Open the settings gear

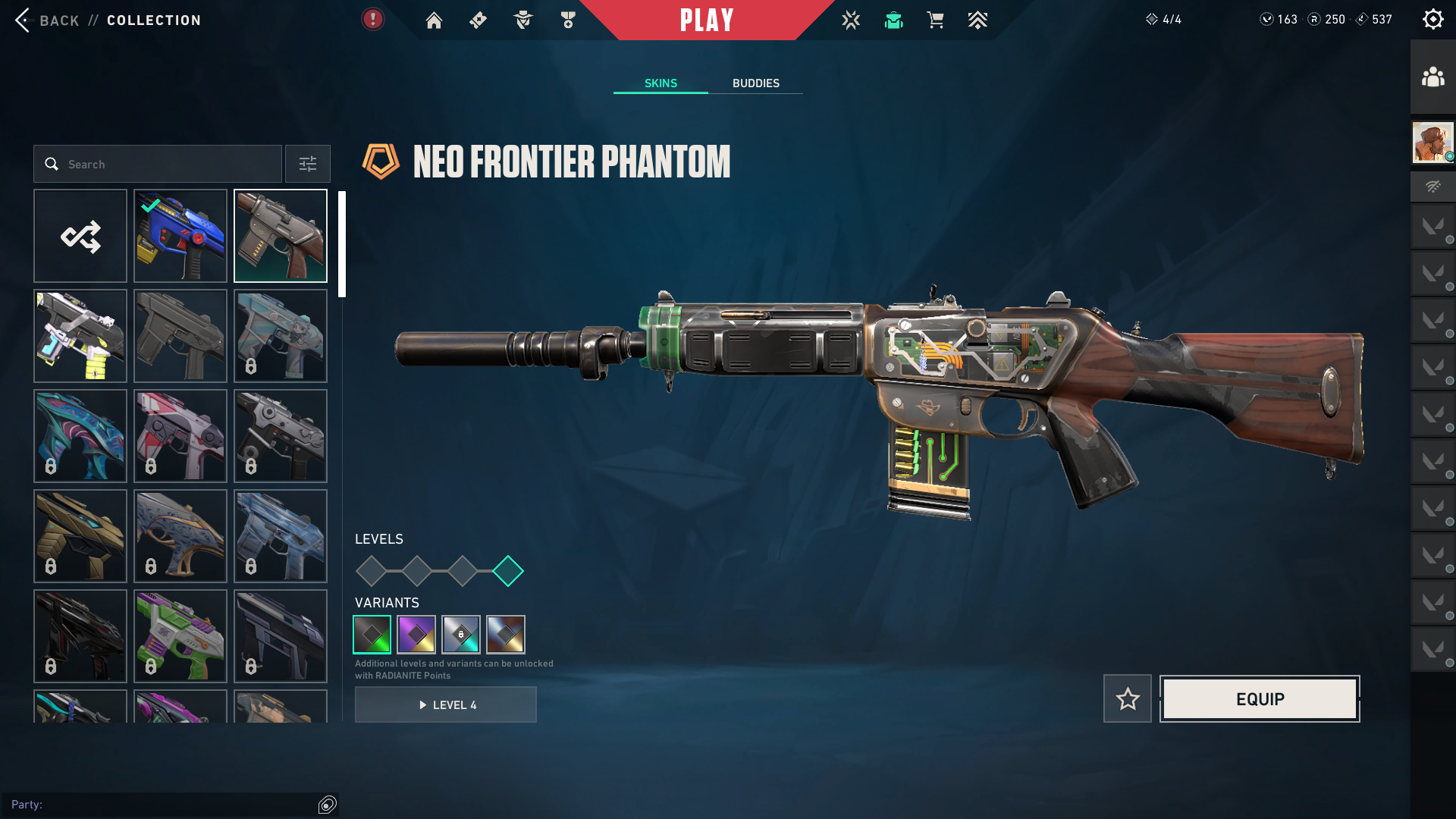(1432, 20)
